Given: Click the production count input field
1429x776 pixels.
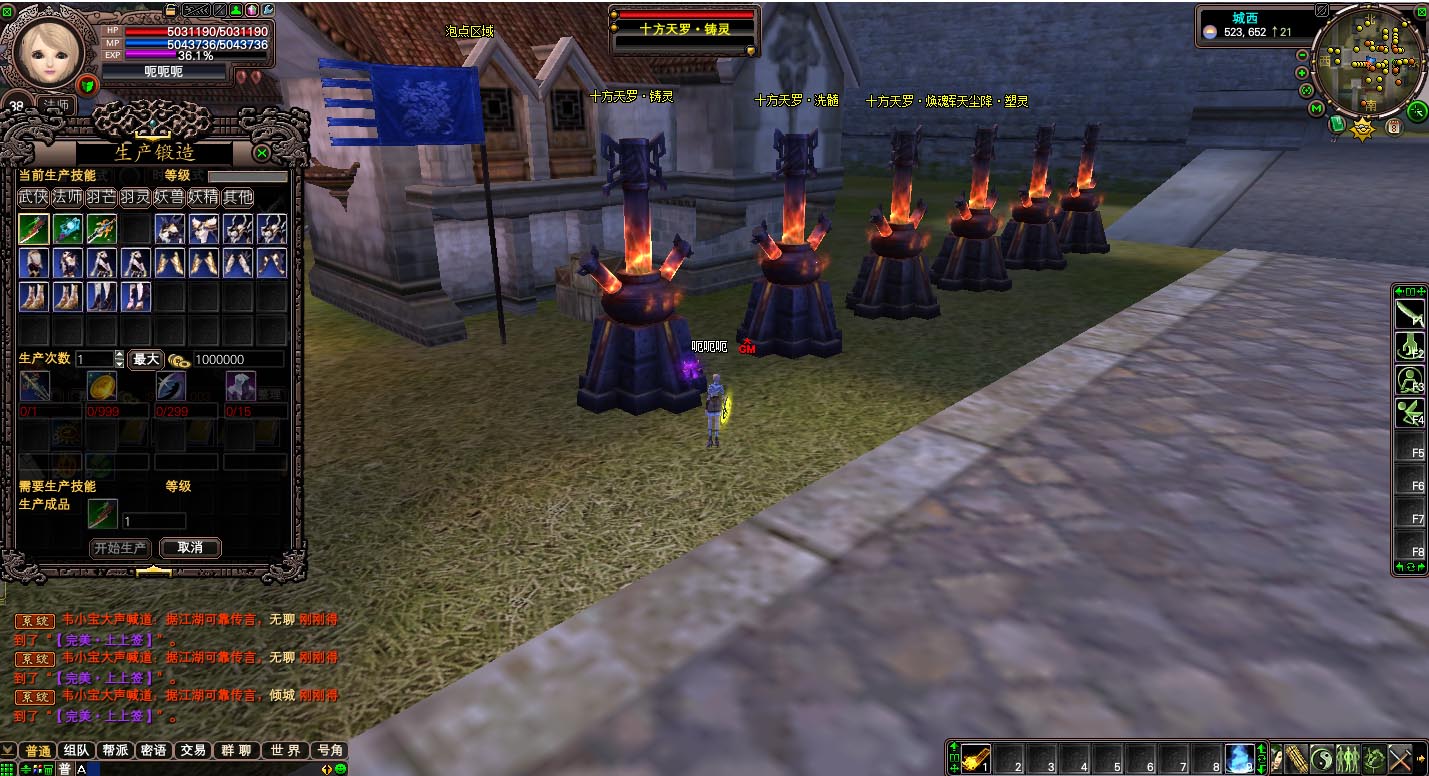Looking at the screenshot, I should (x=94, y=359).
